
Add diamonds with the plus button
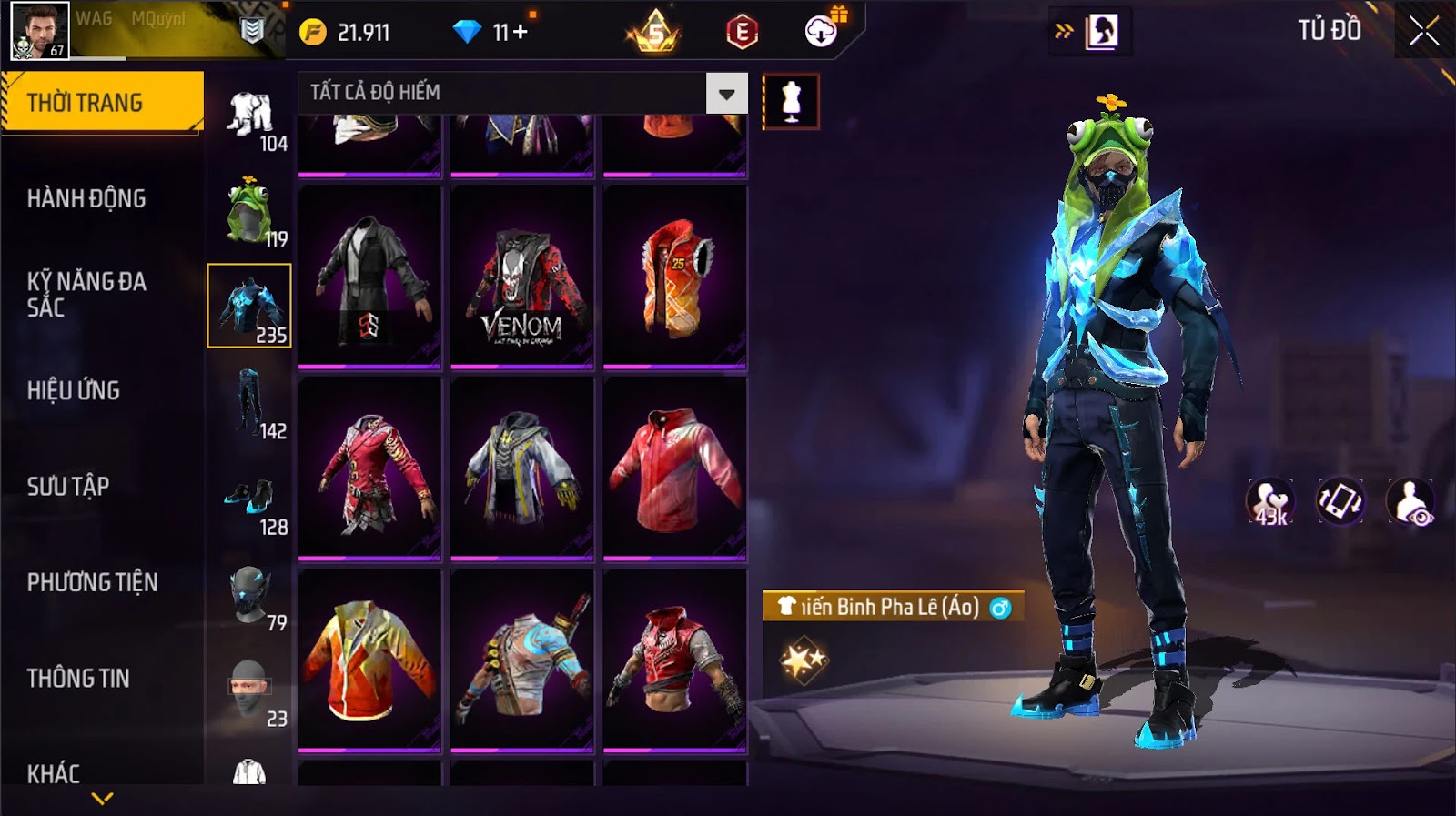coord(520,32)
